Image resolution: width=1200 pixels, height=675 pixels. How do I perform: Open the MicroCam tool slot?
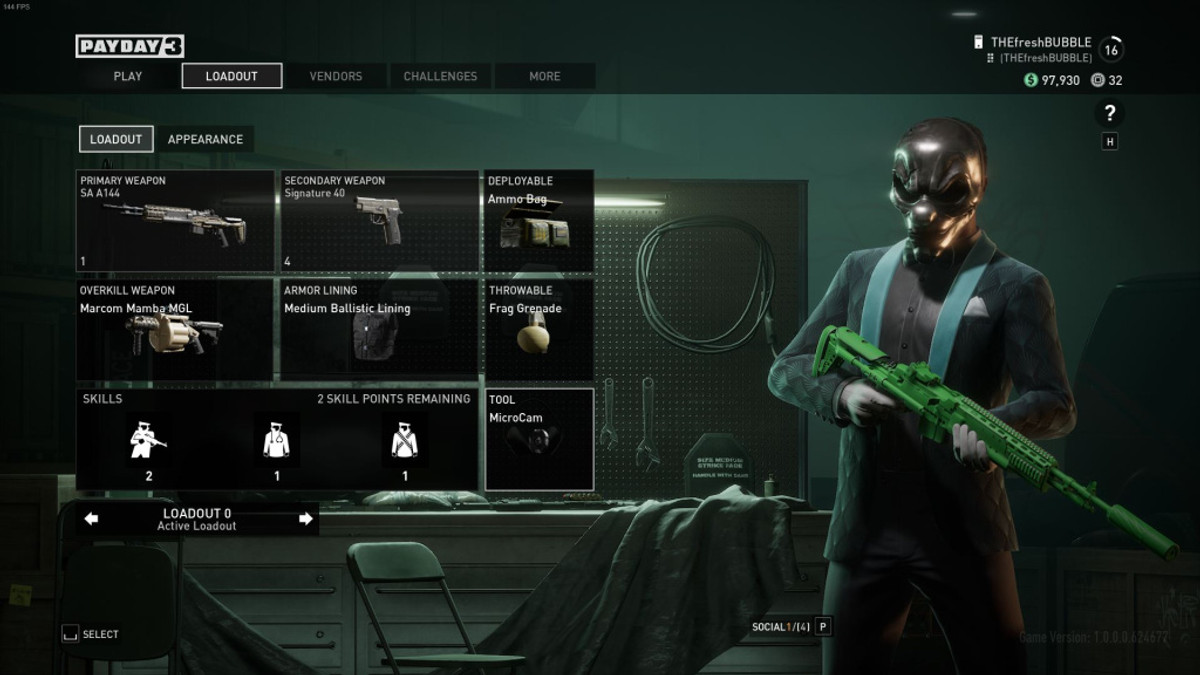tap(539, 440)
